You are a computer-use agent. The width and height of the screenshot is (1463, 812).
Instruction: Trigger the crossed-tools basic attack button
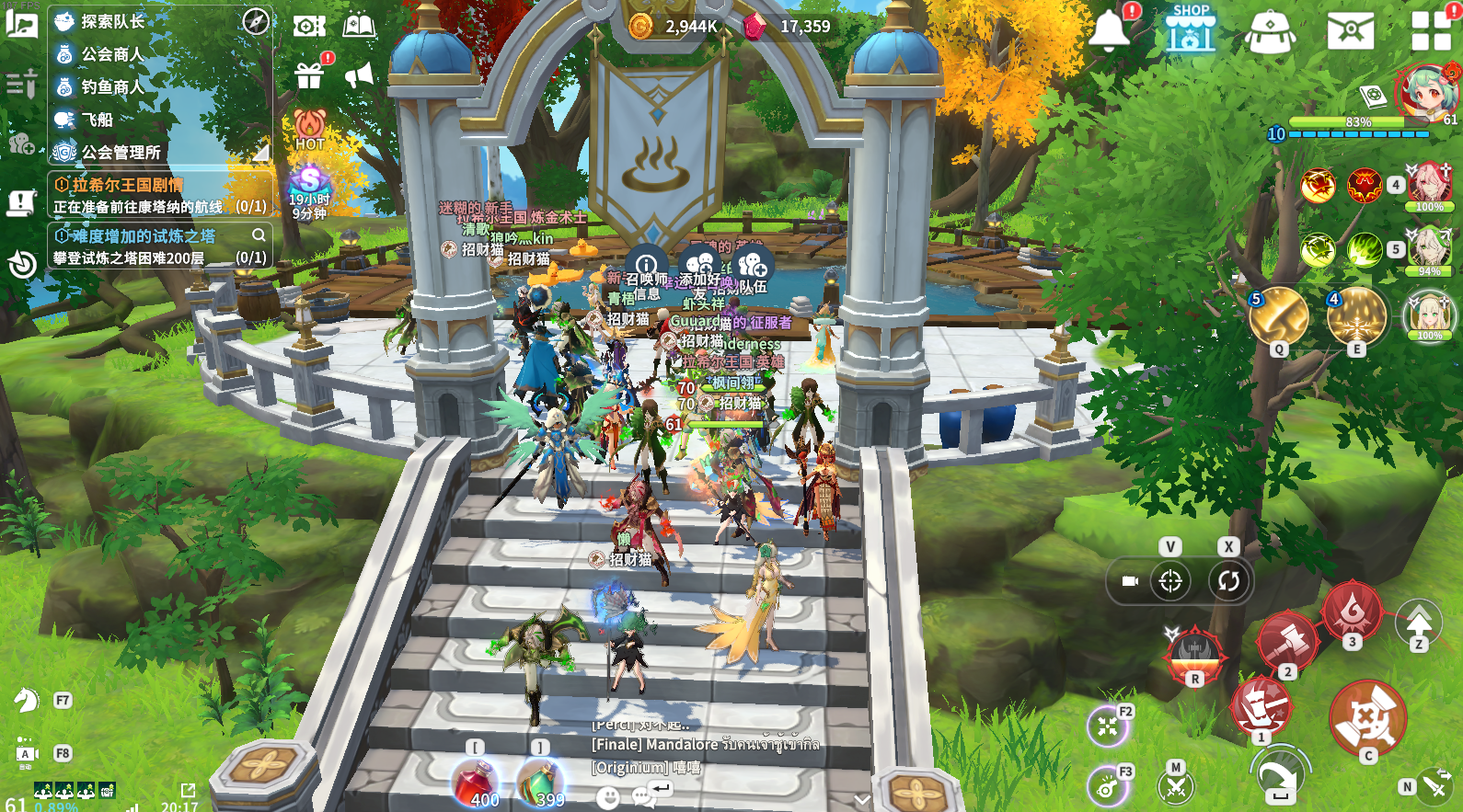[1367, 719]
